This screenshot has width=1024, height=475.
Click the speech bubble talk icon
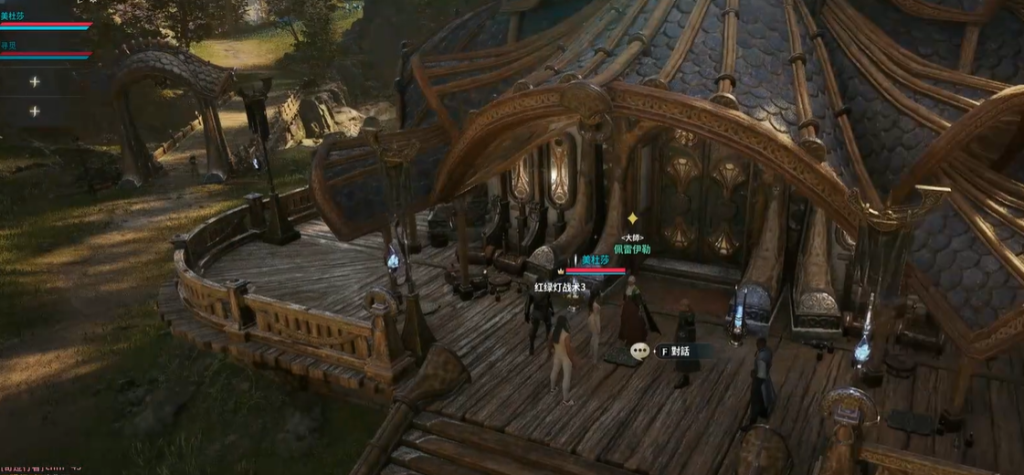click(640, 352)
